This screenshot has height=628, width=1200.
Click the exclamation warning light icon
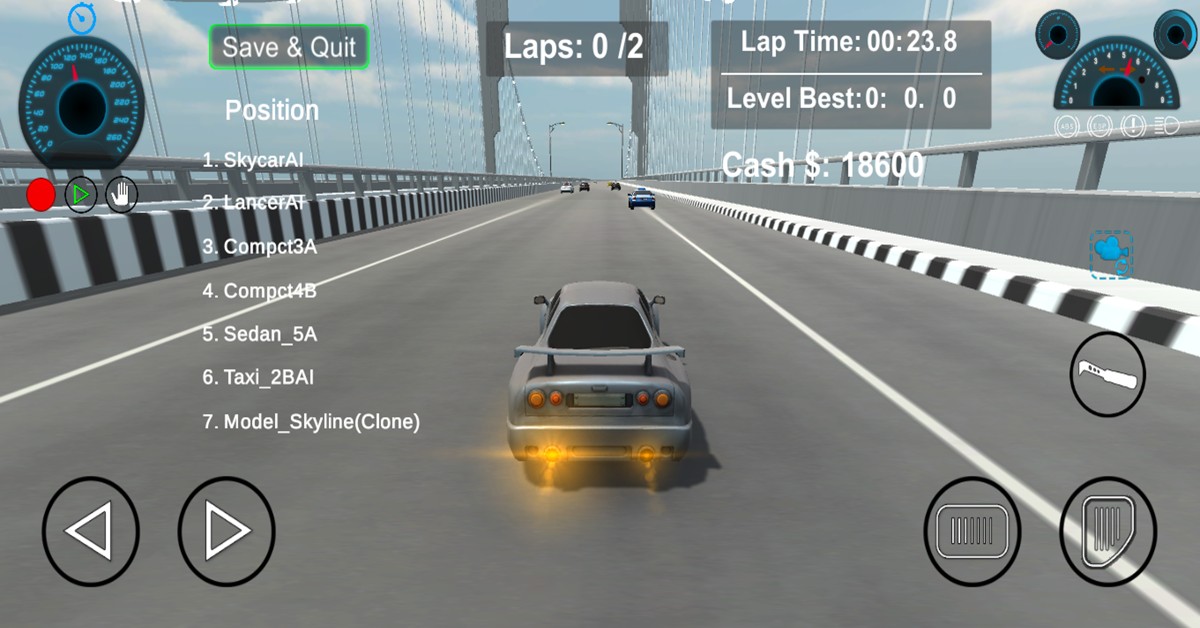click(x=1133, y=127)
